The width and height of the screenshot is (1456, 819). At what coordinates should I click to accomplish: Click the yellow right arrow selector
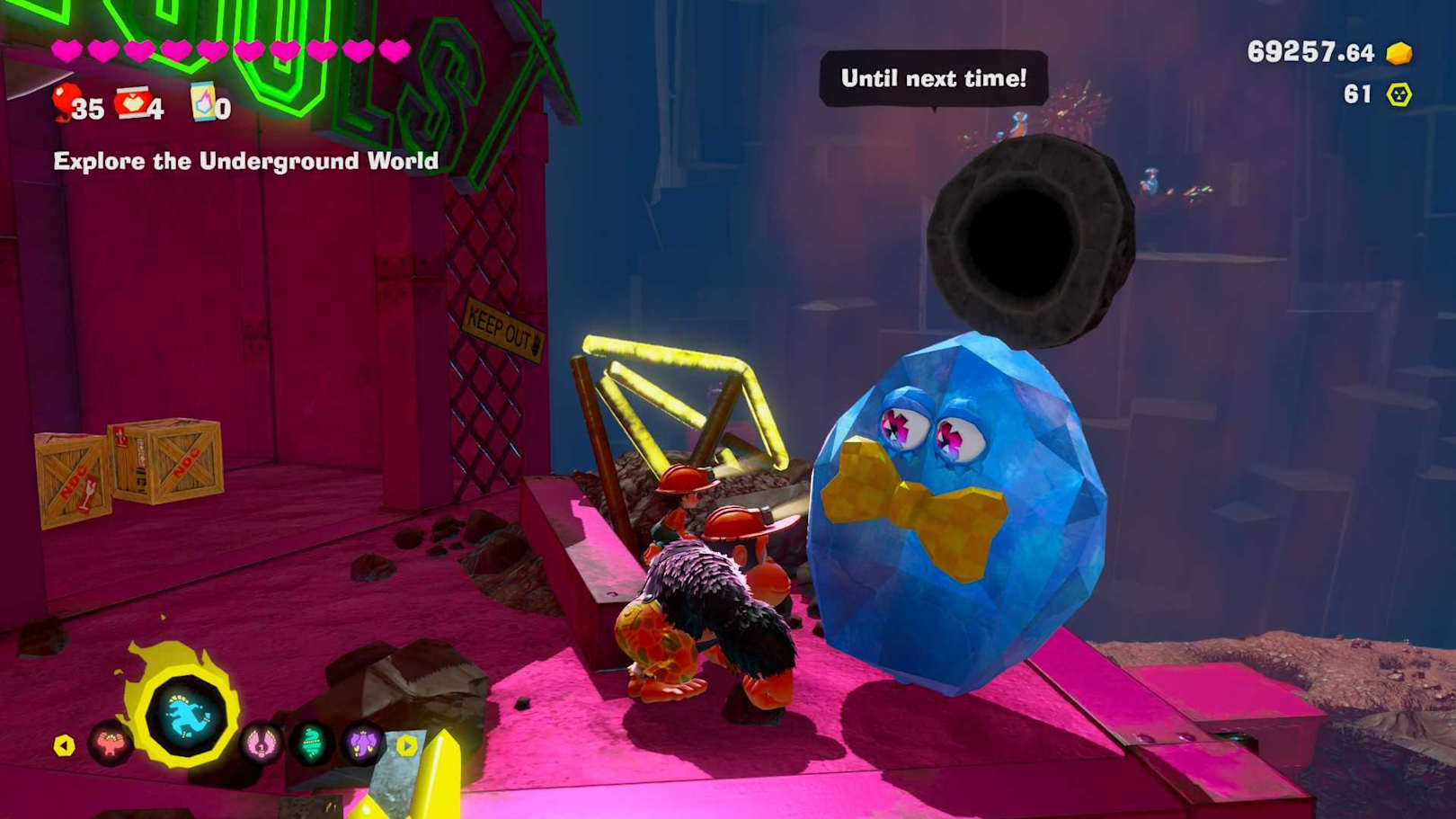coord(406,745)
